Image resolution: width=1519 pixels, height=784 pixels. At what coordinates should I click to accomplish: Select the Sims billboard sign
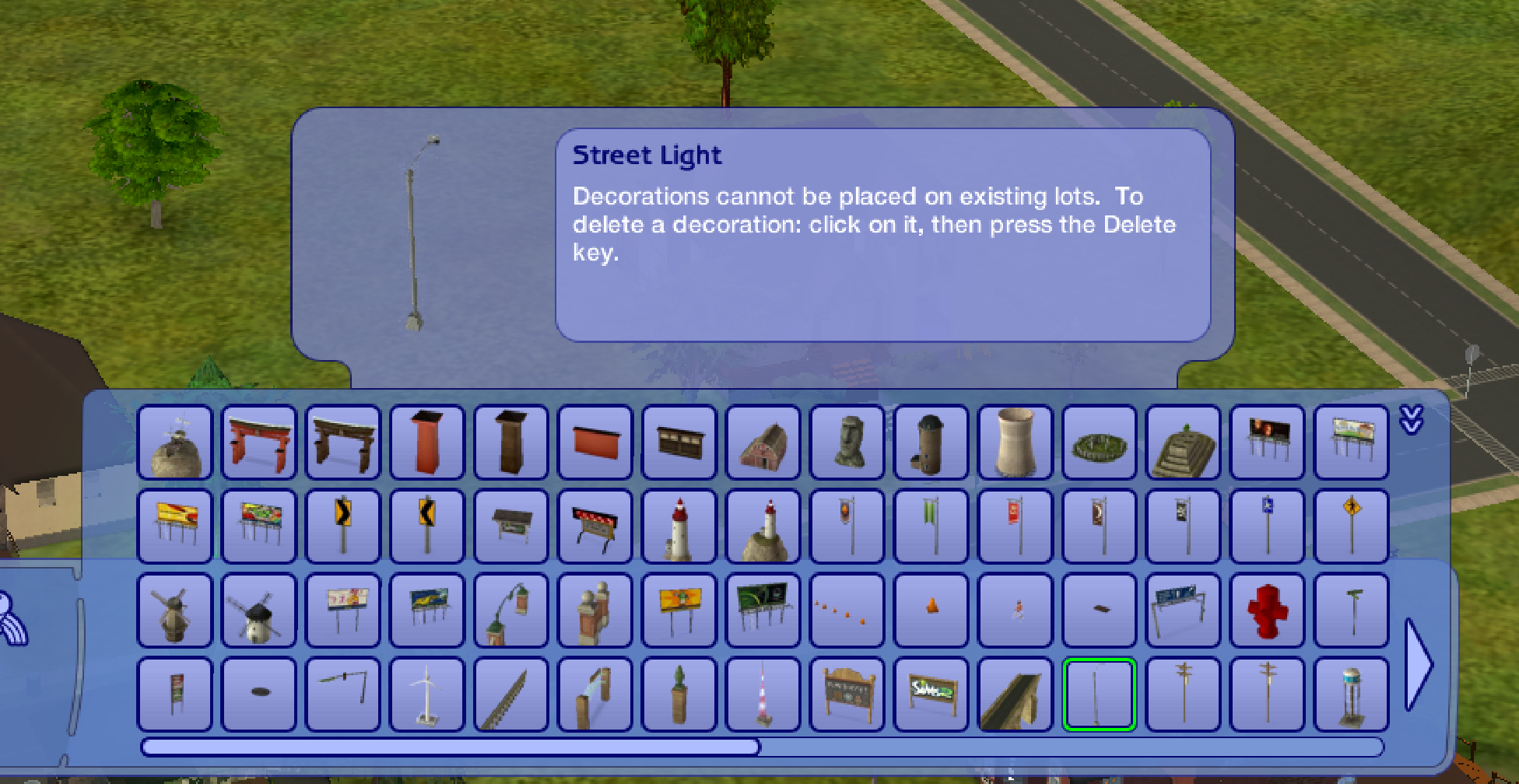[x=931, y=692]
